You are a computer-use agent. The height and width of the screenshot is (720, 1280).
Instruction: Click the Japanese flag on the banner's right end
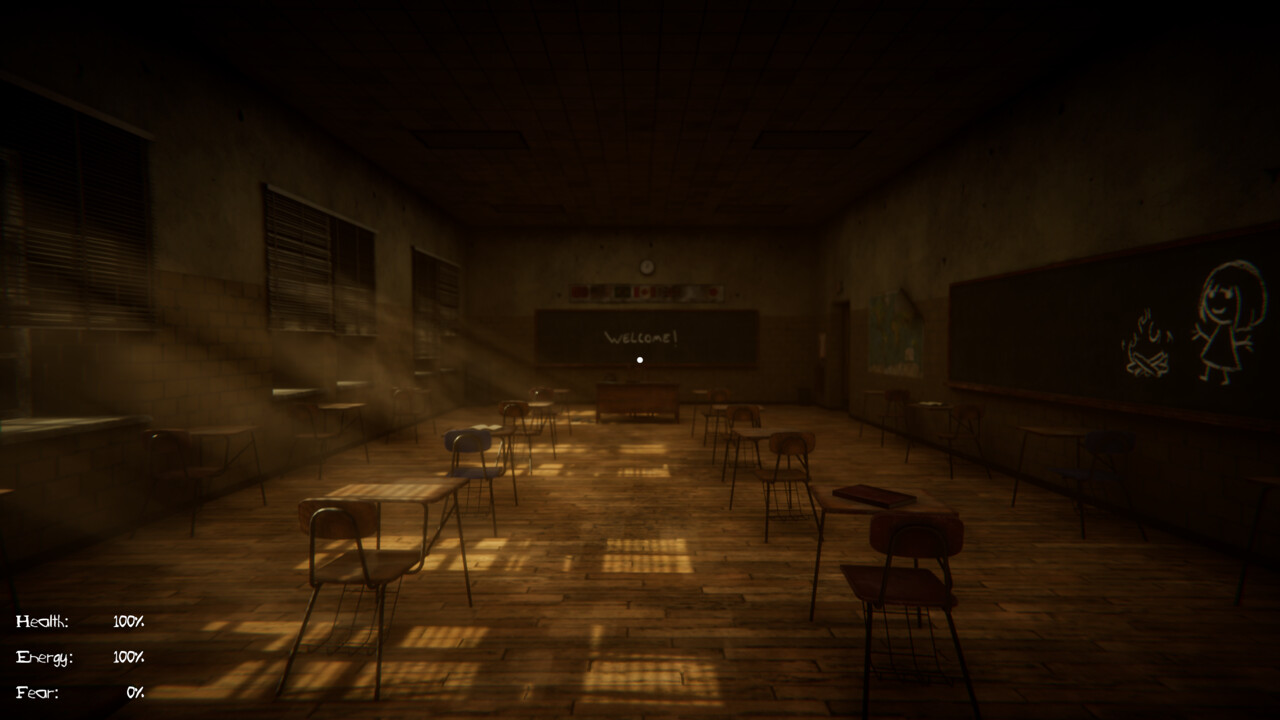tap(713, 291)
